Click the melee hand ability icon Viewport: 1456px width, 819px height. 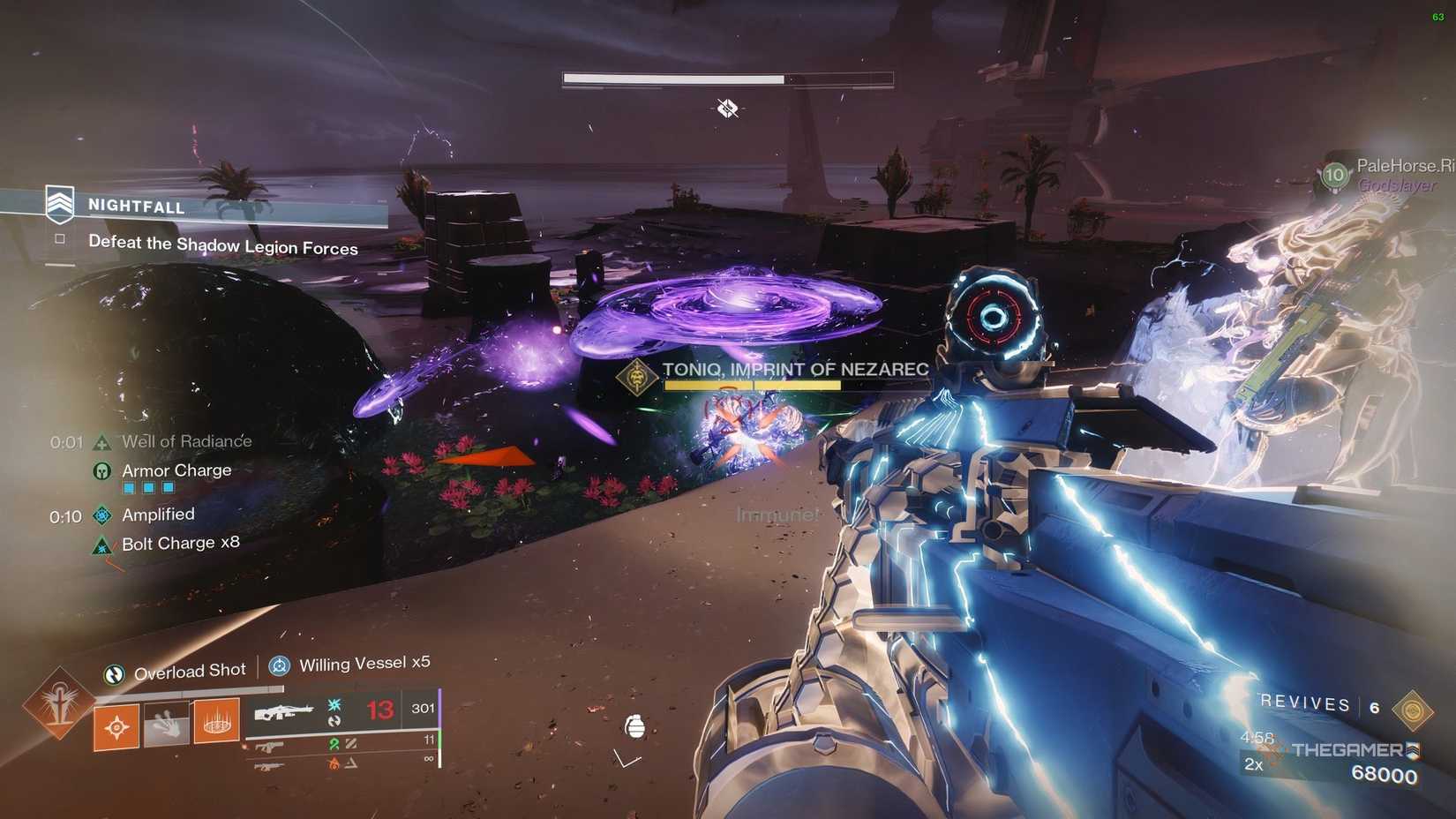[x=166, y=725]
